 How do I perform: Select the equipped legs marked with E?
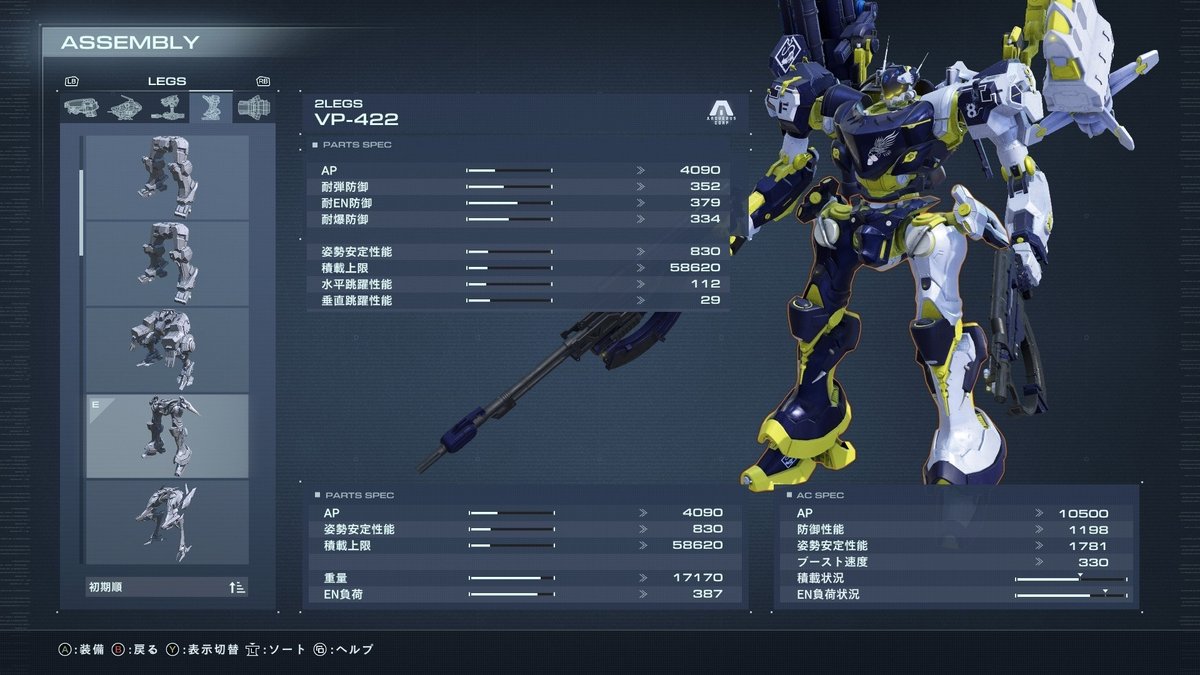(167, 435)
